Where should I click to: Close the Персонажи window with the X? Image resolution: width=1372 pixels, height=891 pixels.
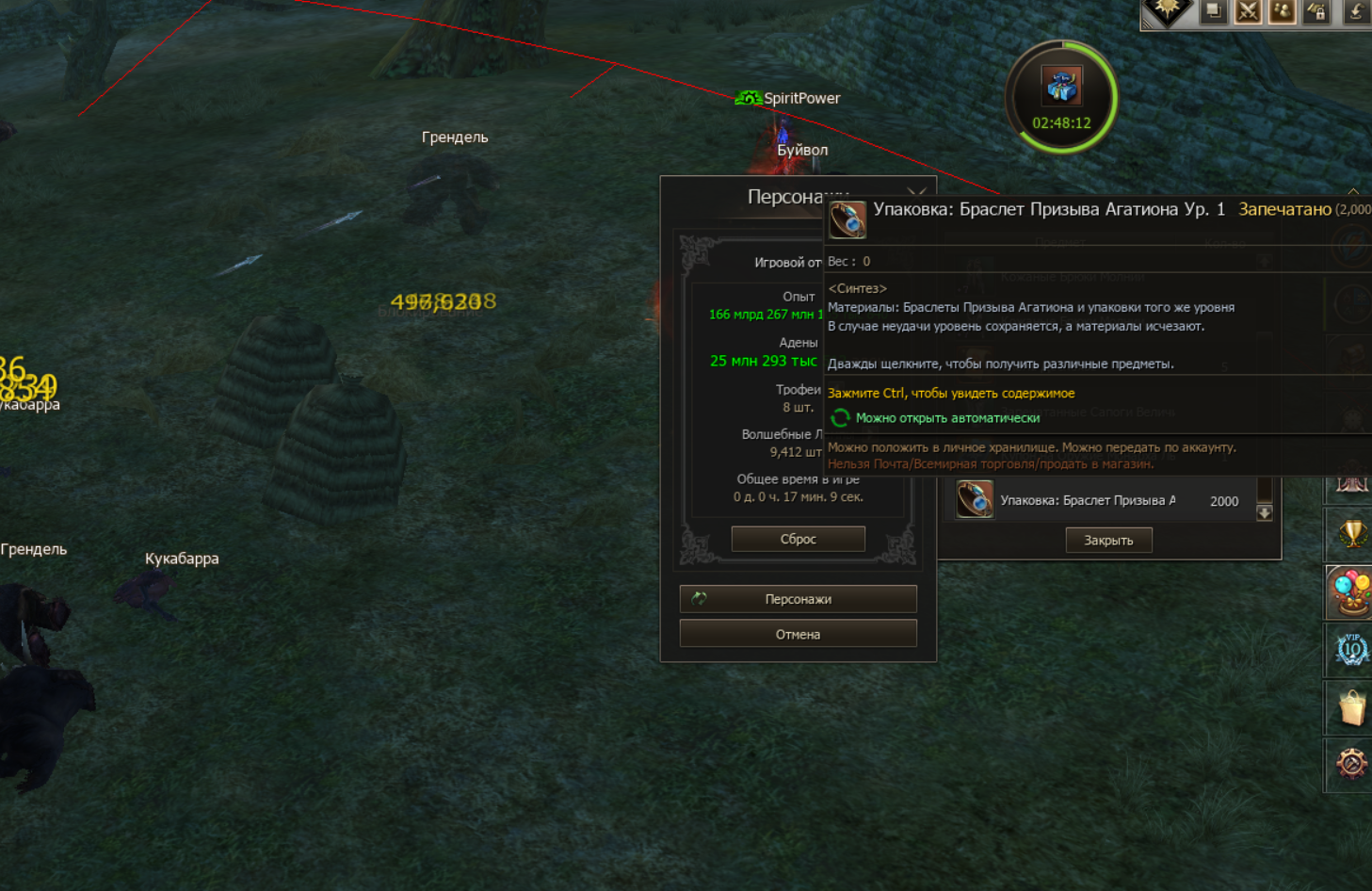(916, 193)
